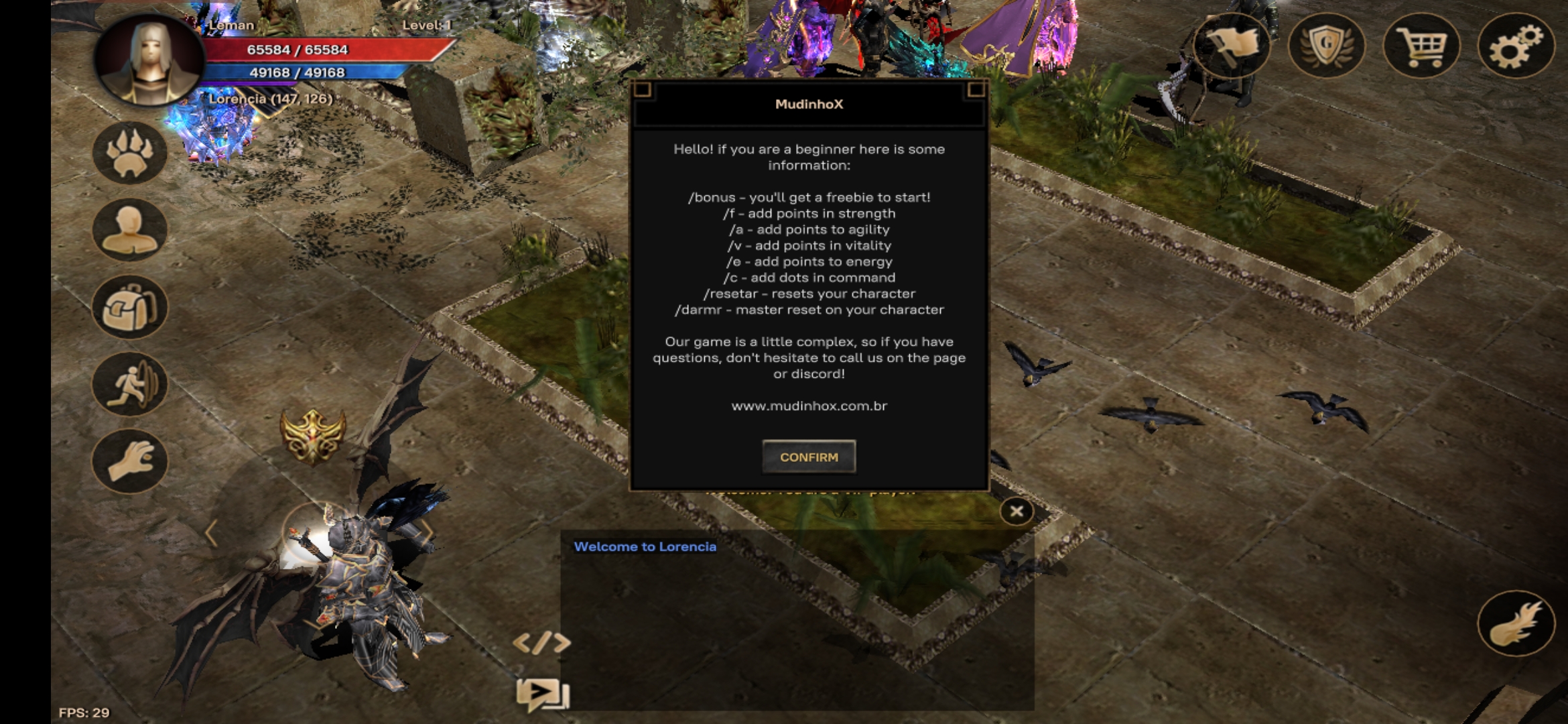Screen dimensions: 1568x724
Task: Open the shopping cart store
Action: click(x=1421, y=46)
